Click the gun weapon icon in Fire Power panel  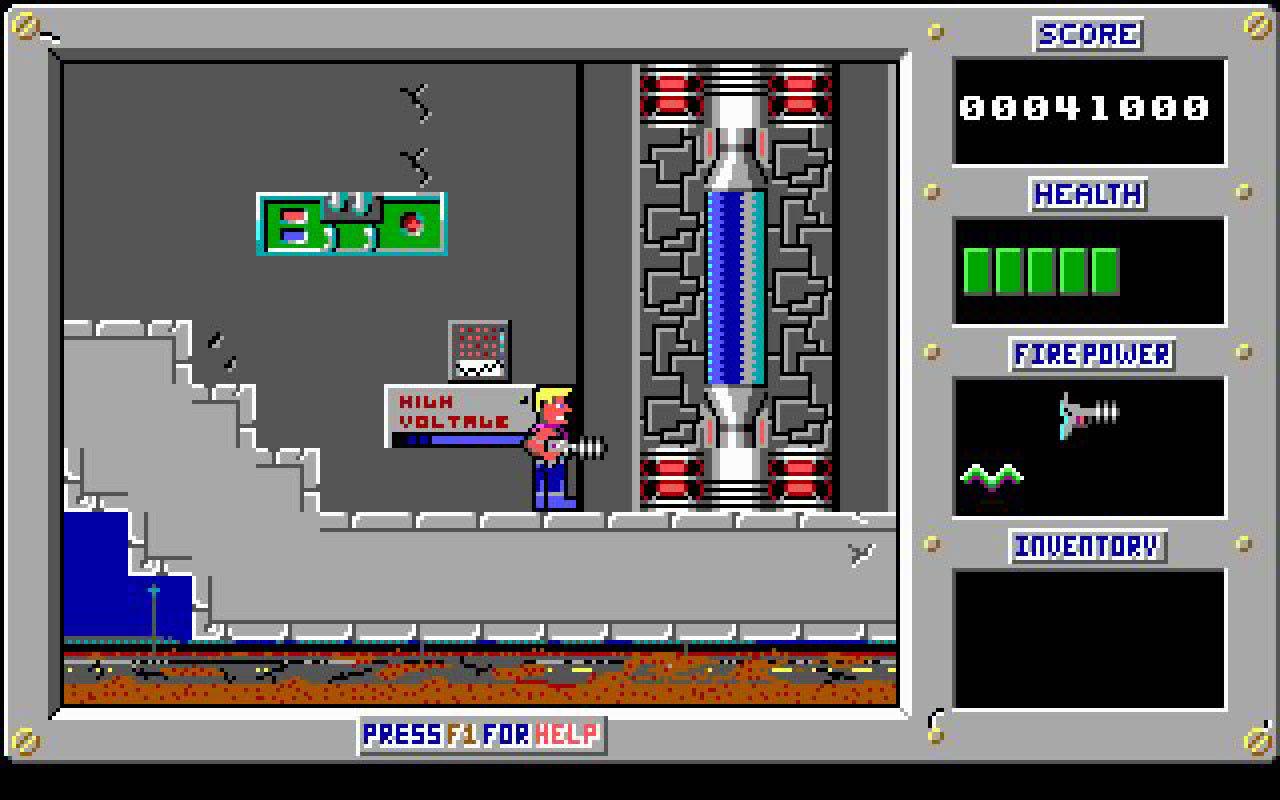pos(1085,410)
